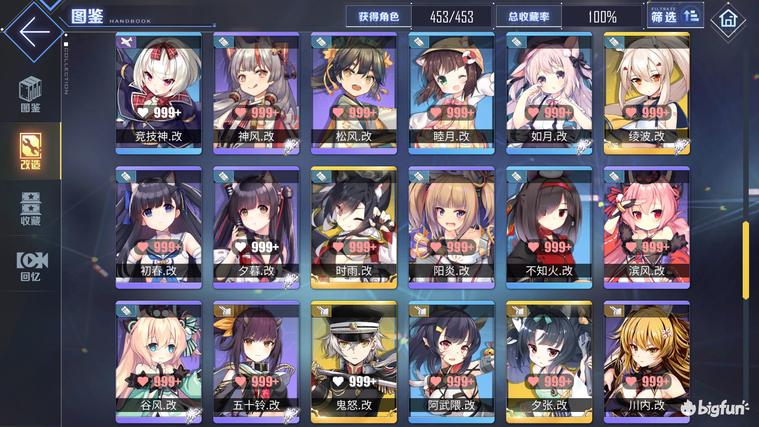Return to the home screen

729,18
